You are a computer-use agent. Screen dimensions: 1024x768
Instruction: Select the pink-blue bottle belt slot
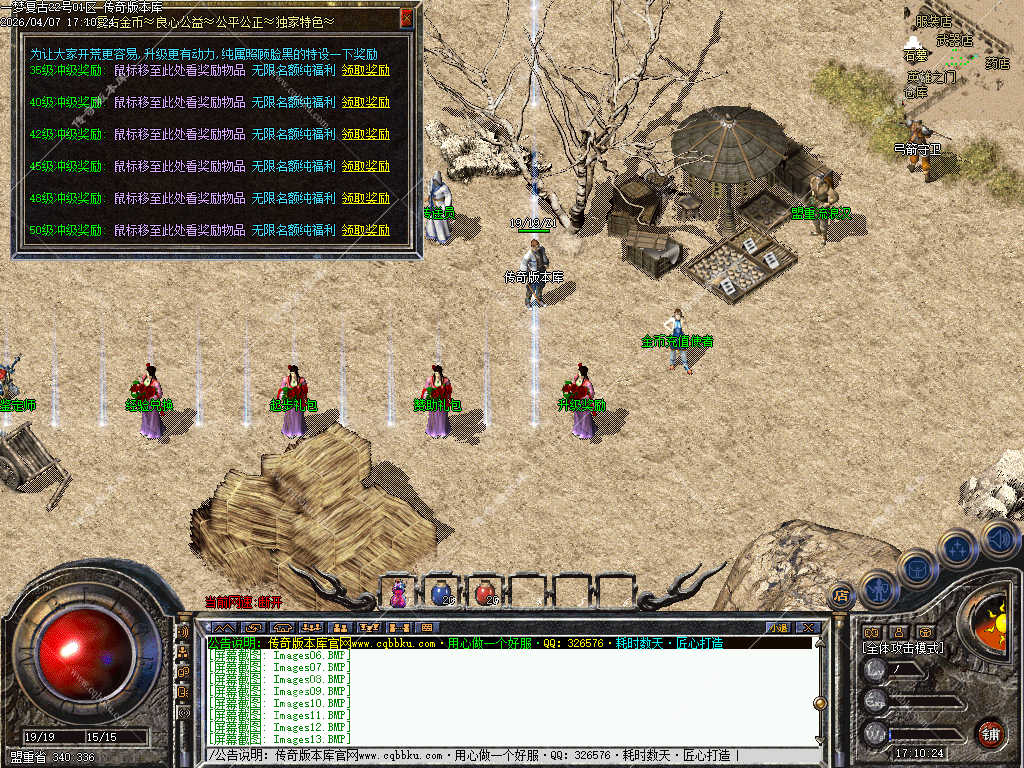point(399,593)
